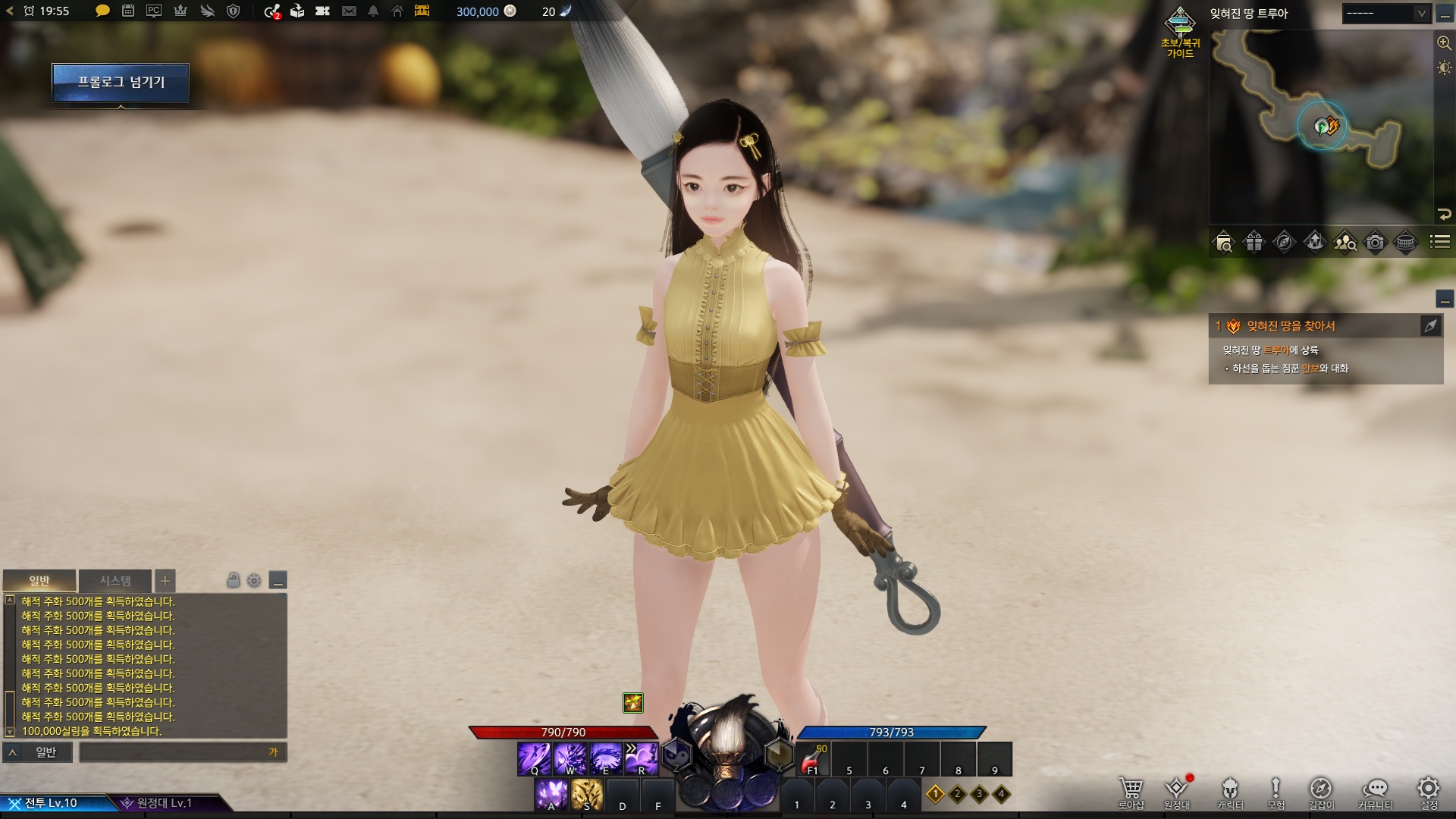Open the channel dropdown above the minimap

point(1385,14)
